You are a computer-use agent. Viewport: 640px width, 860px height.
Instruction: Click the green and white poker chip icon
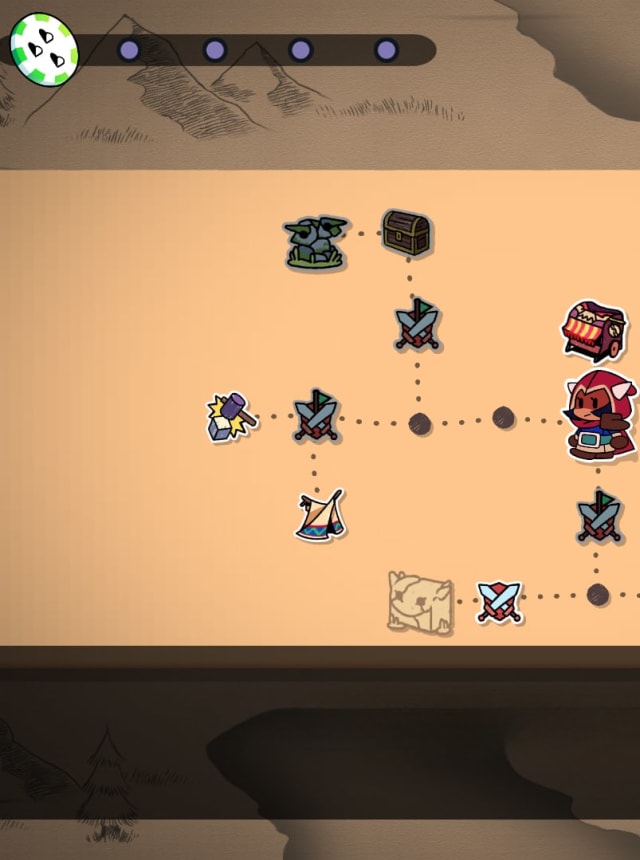[x=44, y=45]
